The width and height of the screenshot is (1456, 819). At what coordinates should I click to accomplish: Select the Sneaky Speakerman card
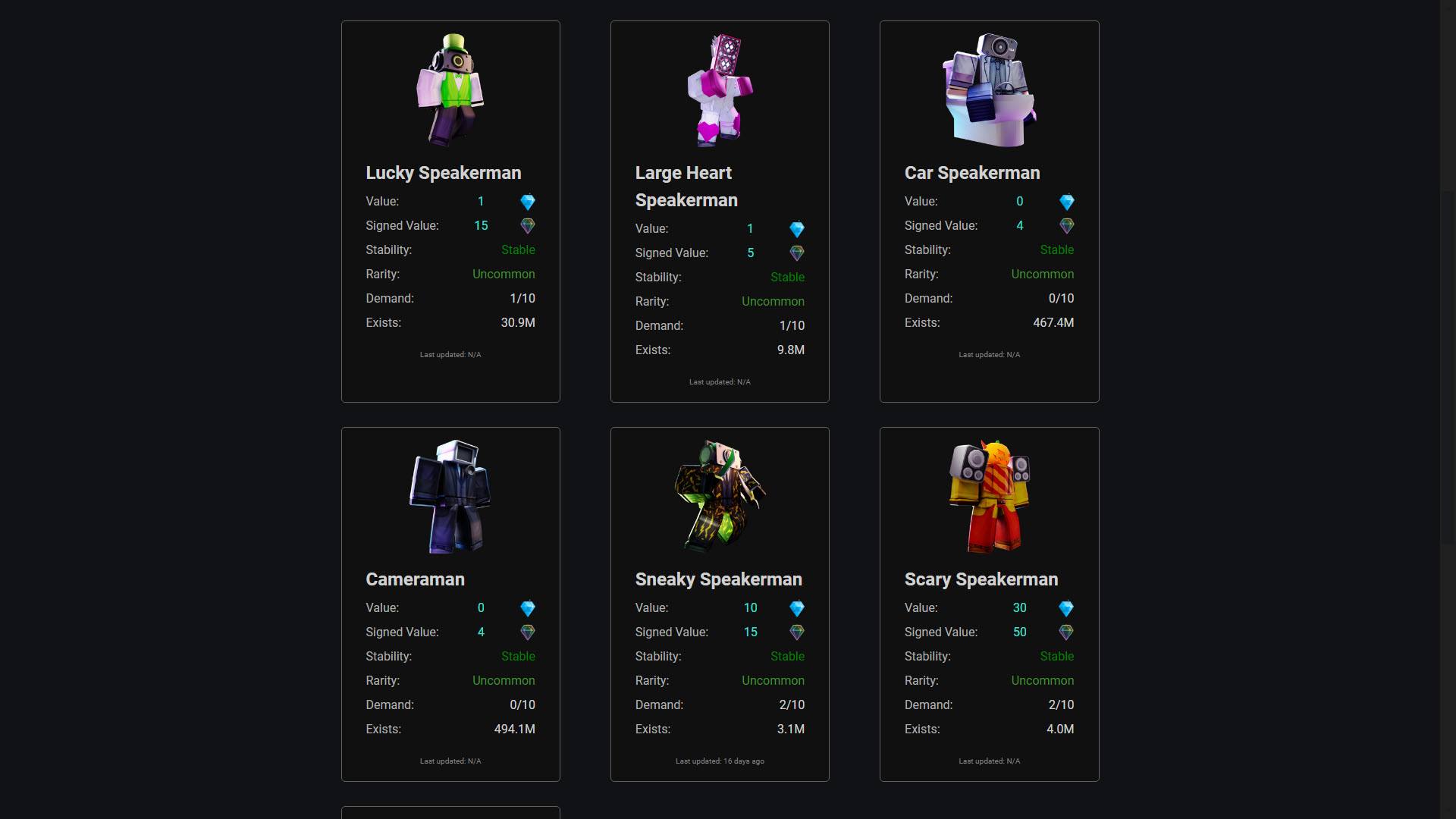tap(719, 604)
